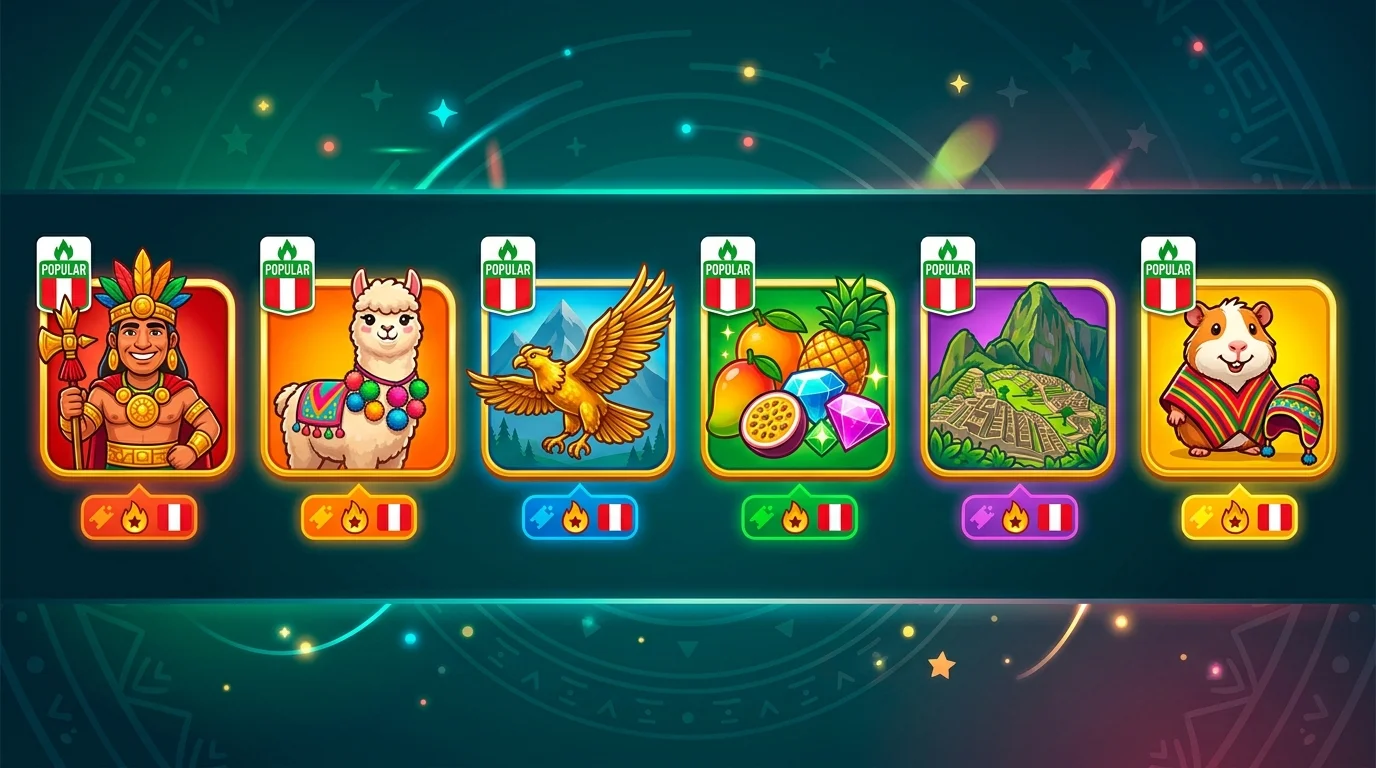This screenshot has width=1376, height=768.
Task: Open the Inca warrior game tile
Action: tap(138, 377)
